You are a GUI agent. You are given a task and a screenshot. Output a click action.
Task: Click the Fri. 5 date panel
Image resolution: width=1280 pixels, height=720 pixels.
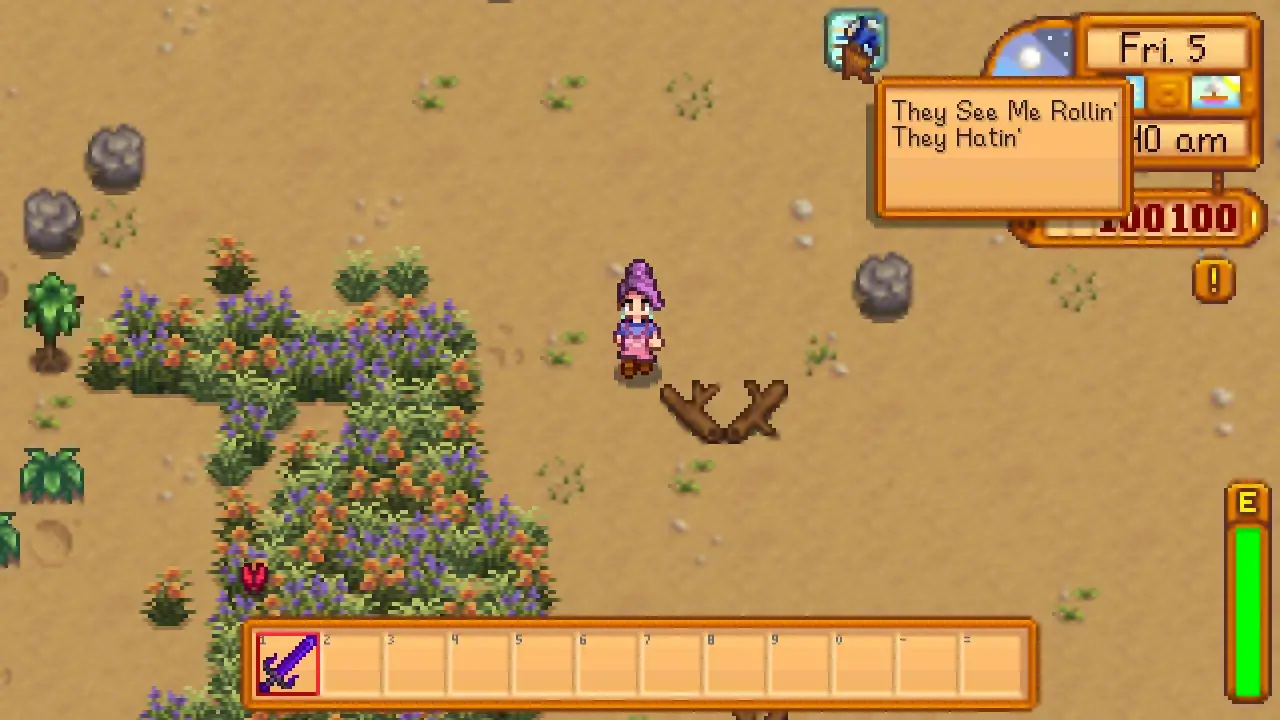click(x=1163, y=48)
